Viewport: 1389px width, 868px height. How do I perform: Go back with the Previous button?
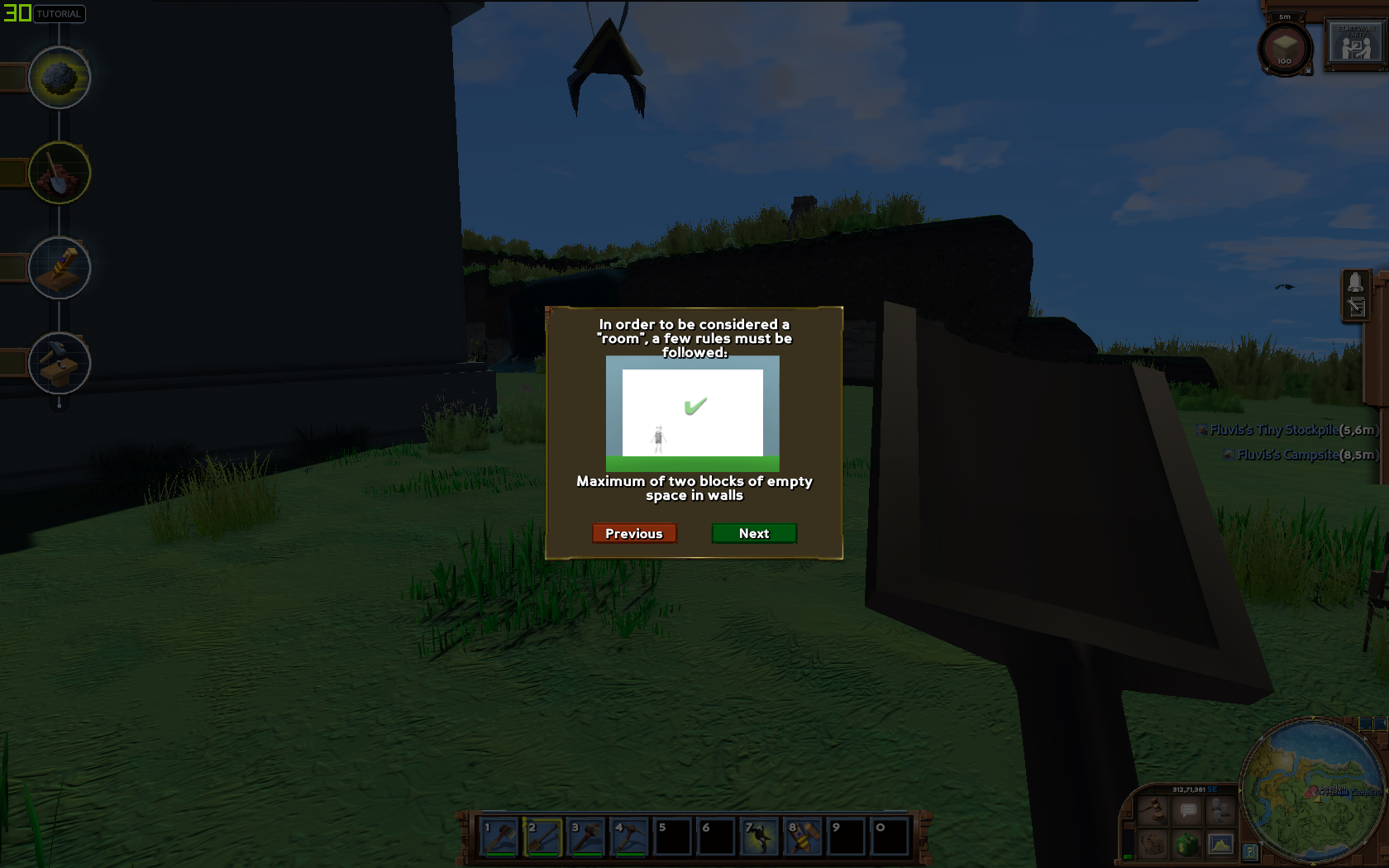click(x=634, y=533)
